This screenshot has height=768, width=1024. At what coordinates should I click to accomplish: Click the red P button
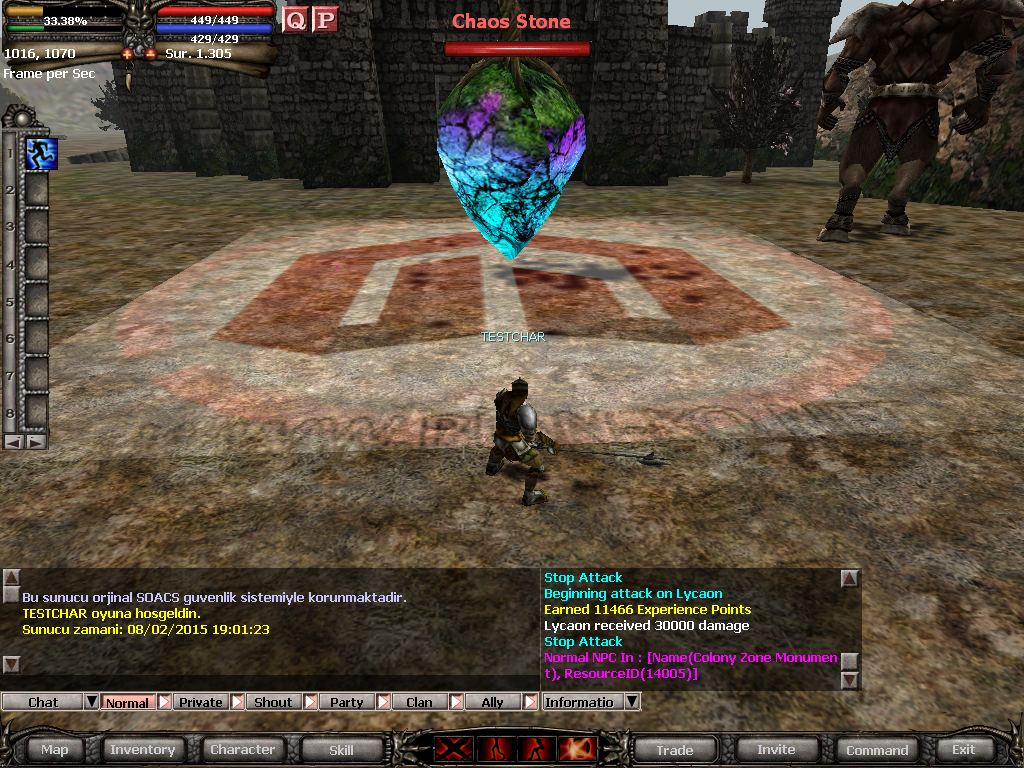coord(325,19)
